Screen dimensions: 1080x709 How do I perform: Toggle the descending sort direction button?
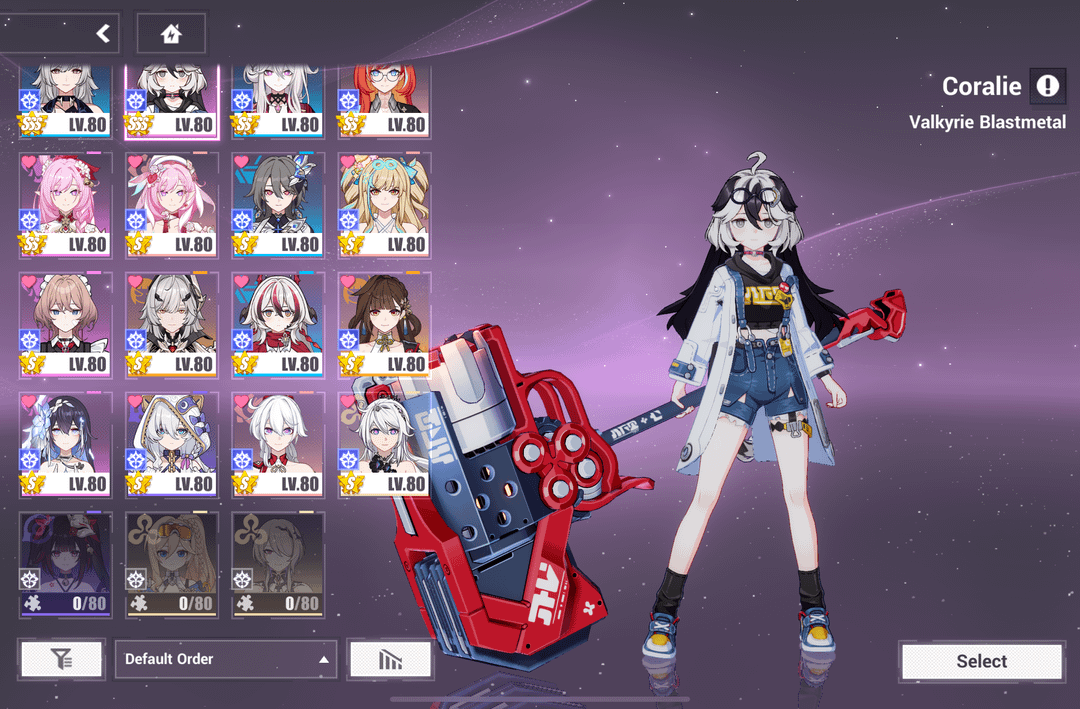(390, 659)
